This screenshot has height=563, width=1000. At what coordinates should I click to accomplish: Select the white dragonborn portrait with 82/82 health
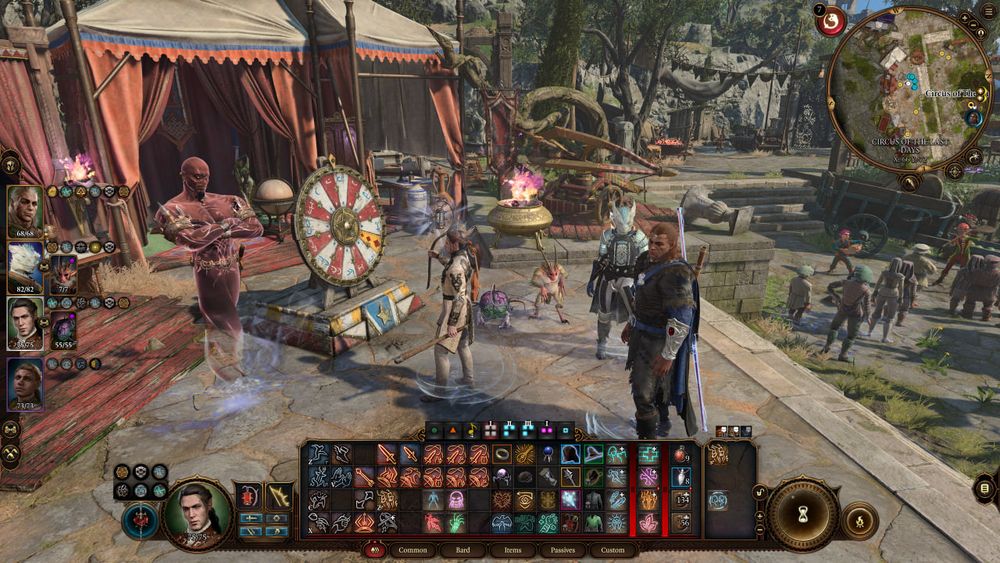25,266
